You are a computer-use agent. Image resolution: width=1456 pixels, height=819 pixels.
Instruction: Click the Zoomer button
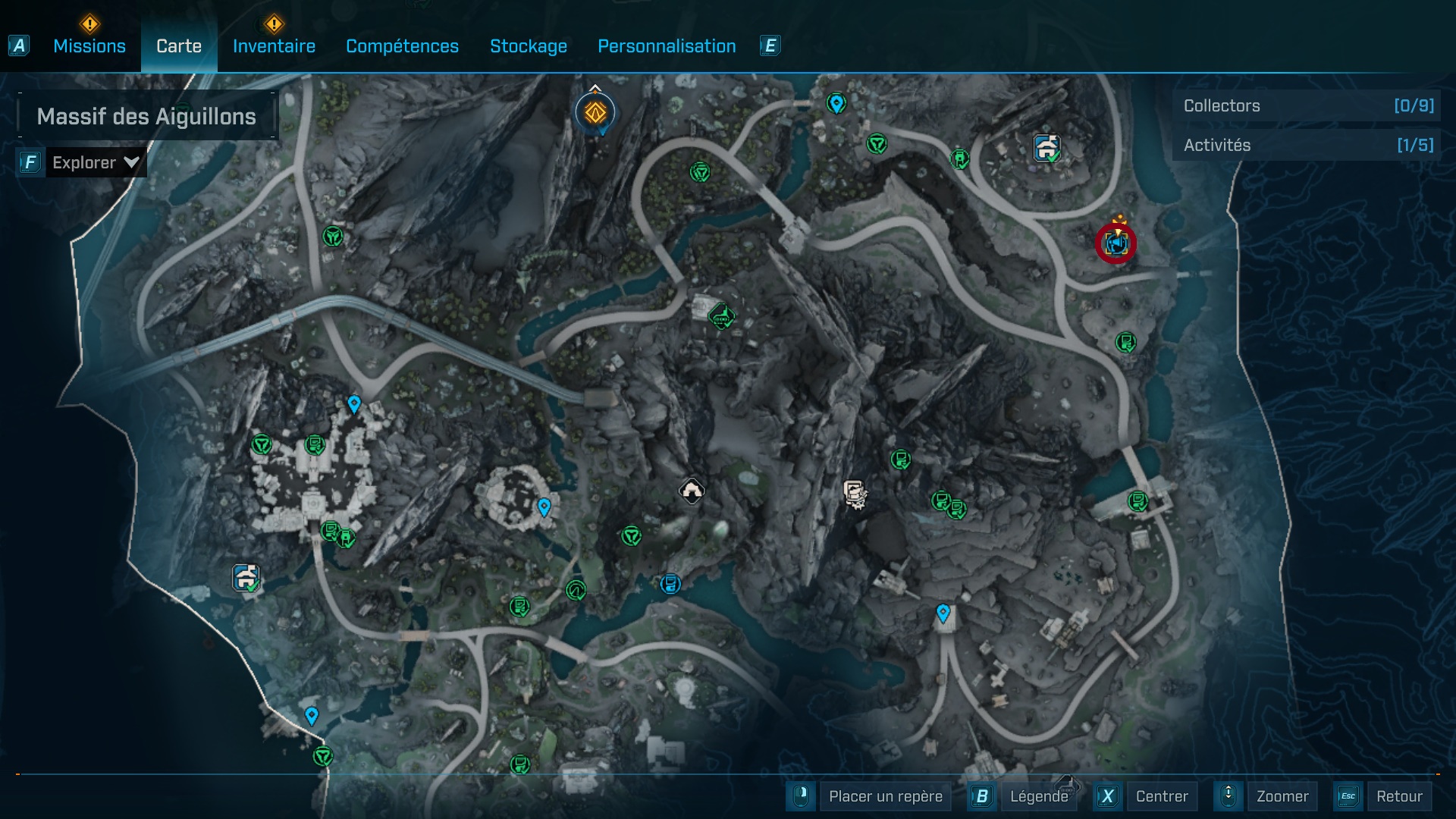click(x=1282, y=796)
